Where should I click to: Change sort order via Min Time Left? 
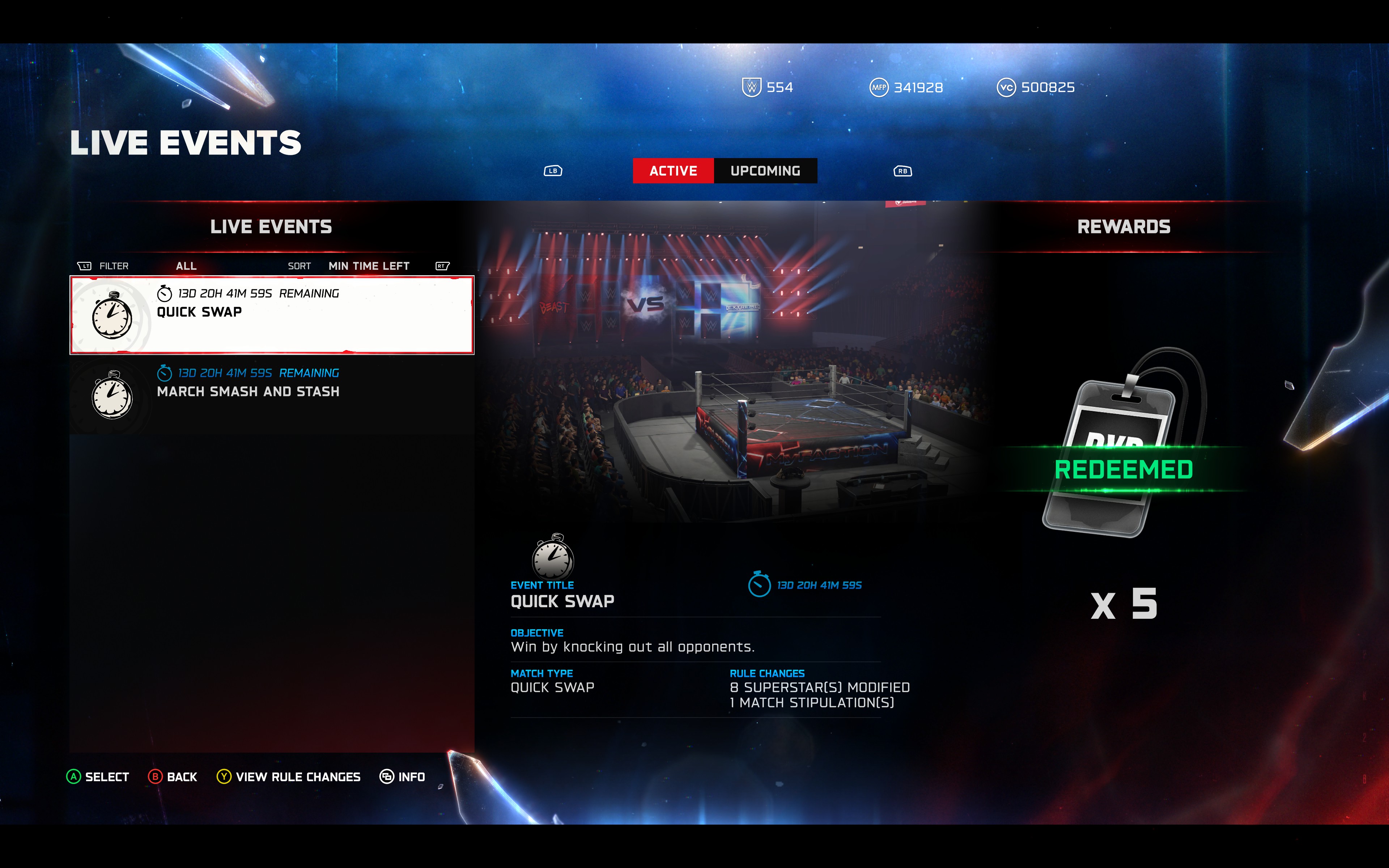pyautogui.click(x=369, y=265)
